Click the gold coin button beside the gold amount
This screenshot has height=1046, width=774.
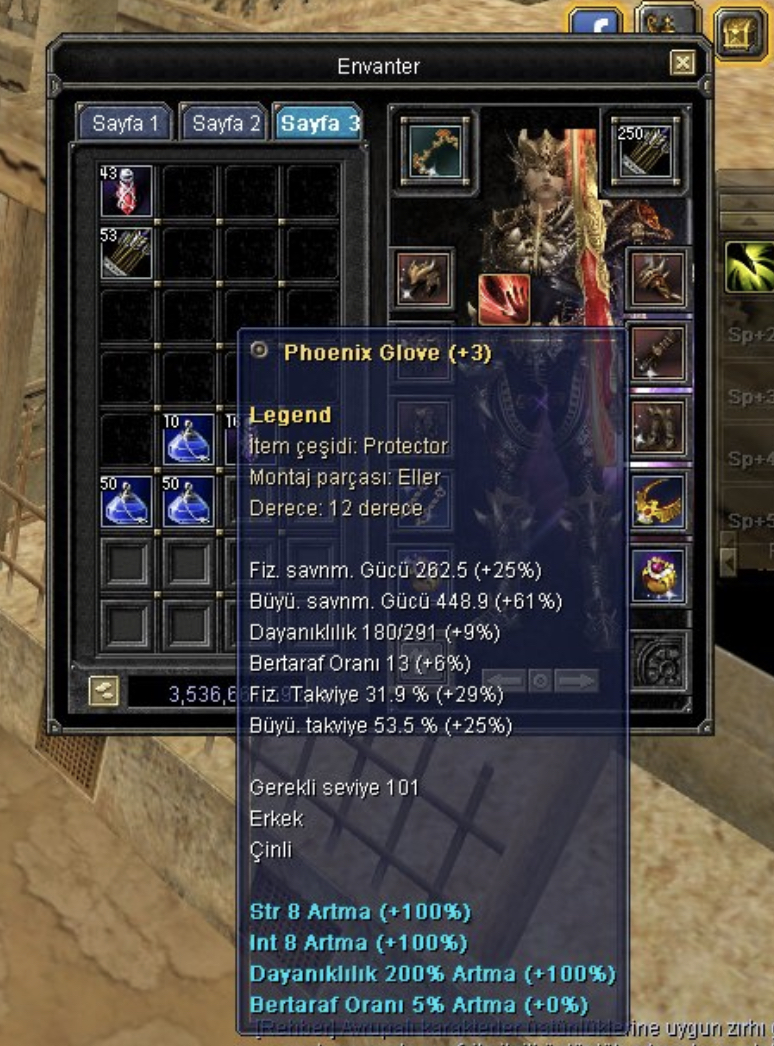tap(102, 691)
